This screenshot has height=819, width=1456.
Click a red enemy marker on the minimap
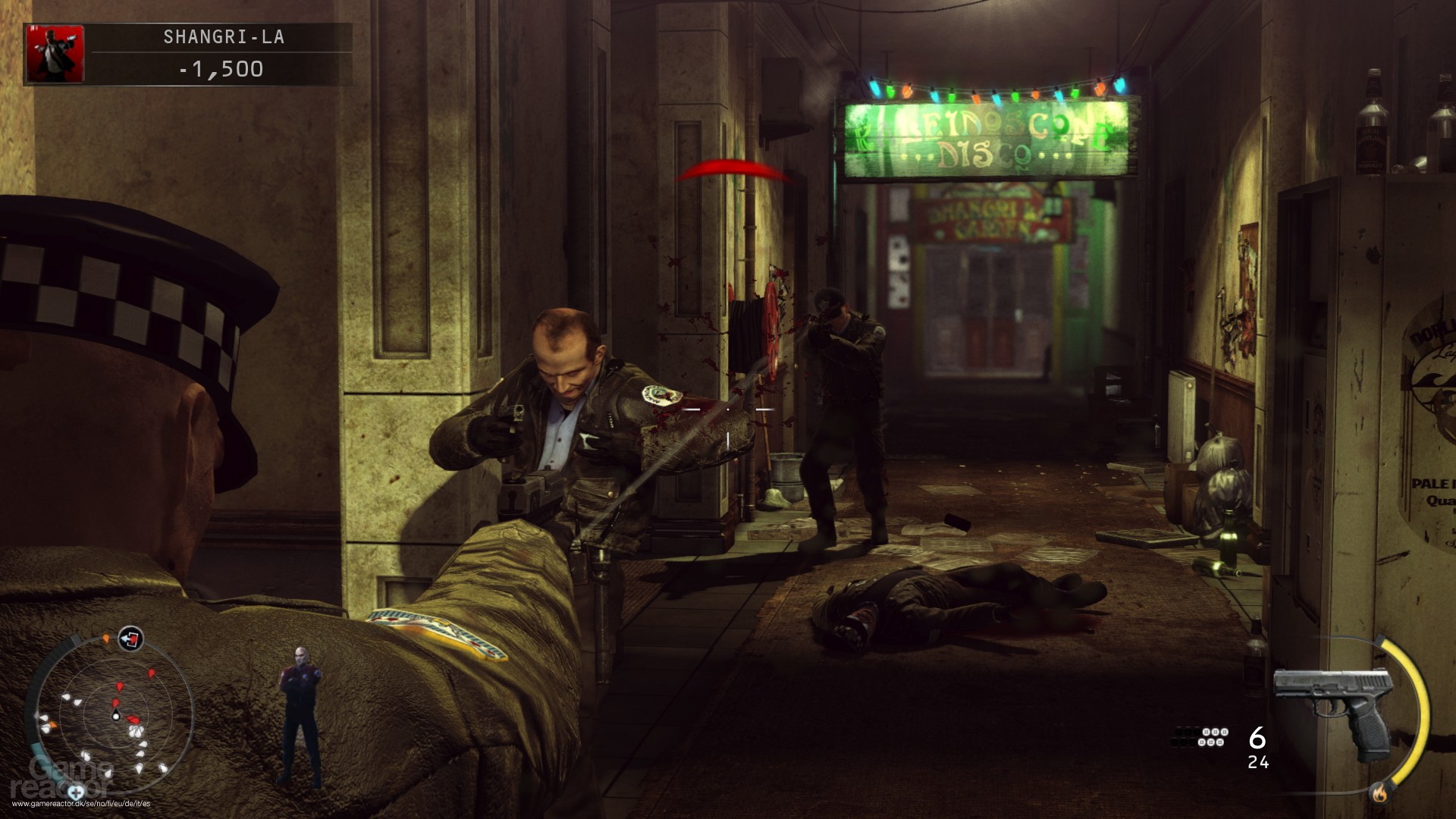pos(118,686)
